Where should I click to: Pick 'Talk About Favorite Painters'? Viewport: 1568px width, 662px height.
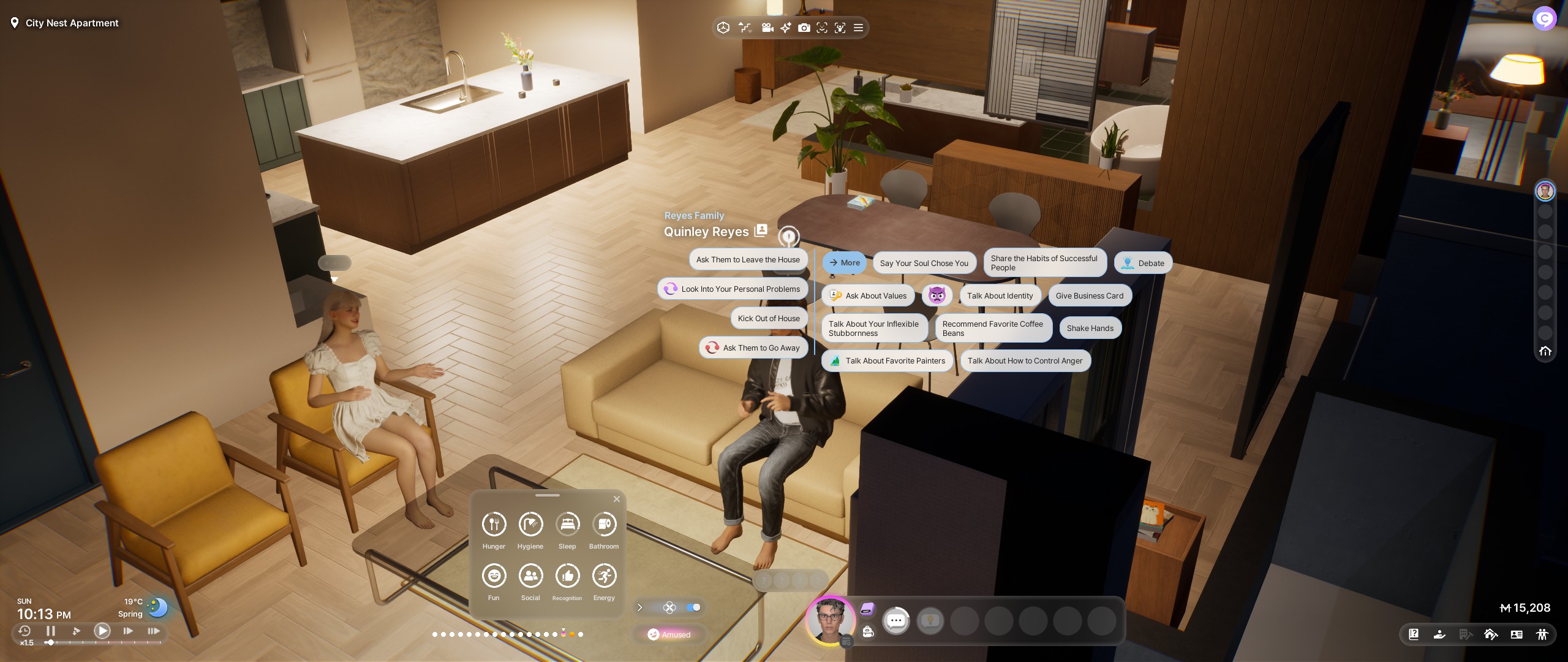(887, 361)
